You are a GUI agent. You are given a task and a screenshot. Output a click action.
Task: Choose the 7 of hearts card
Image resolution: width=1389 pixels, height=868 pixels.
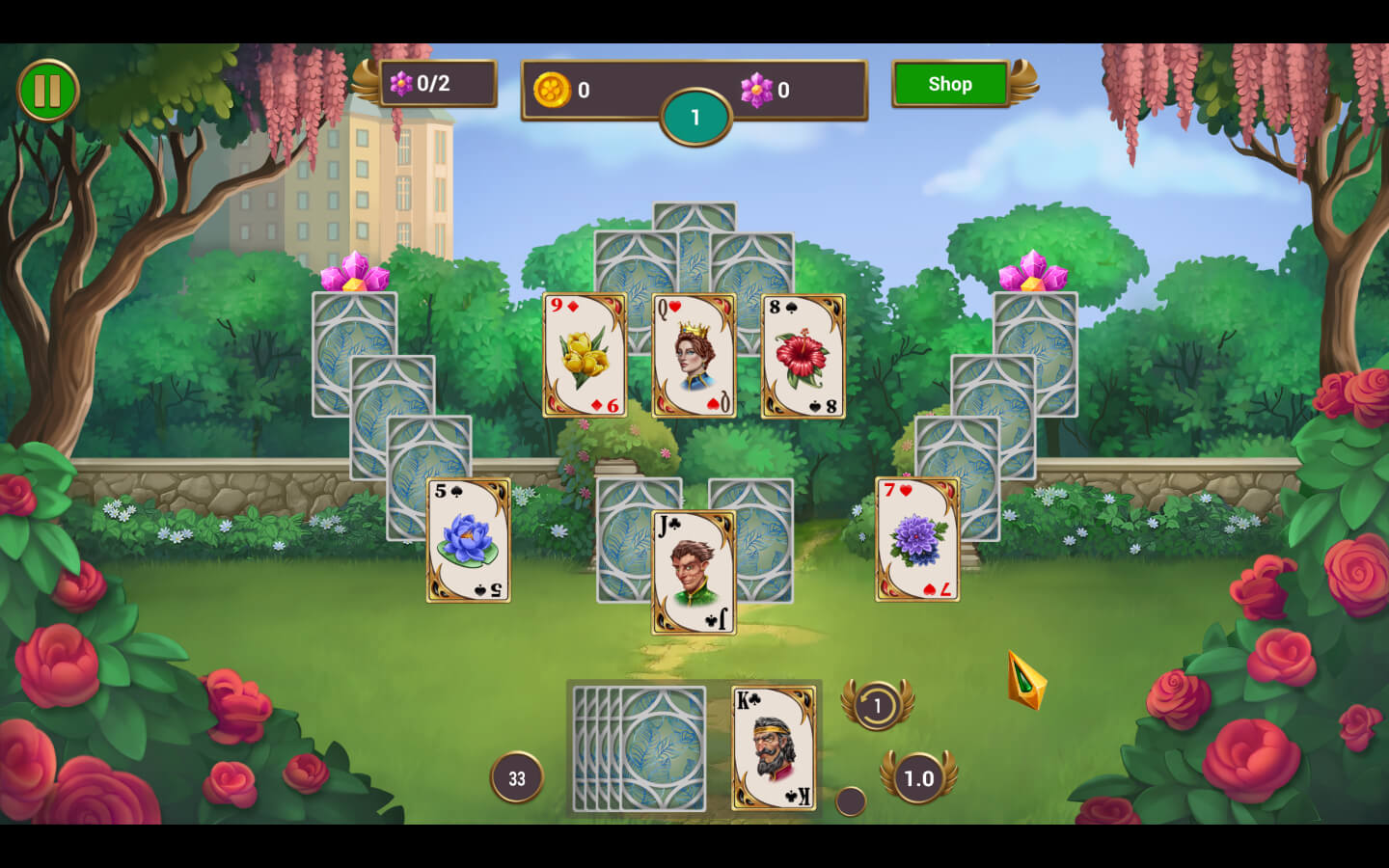point(917,540)
